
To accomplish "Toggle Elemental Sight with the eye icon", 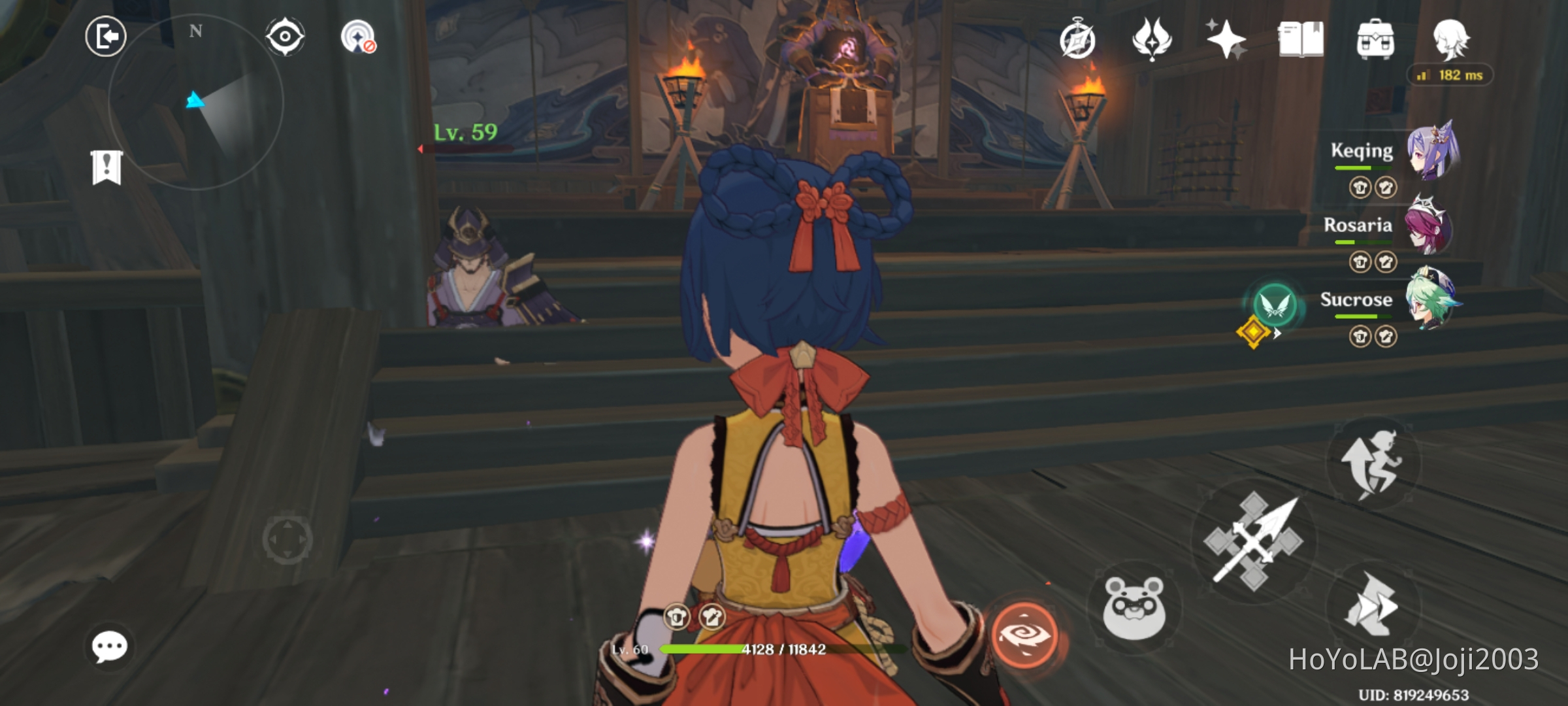I will 284,37.
